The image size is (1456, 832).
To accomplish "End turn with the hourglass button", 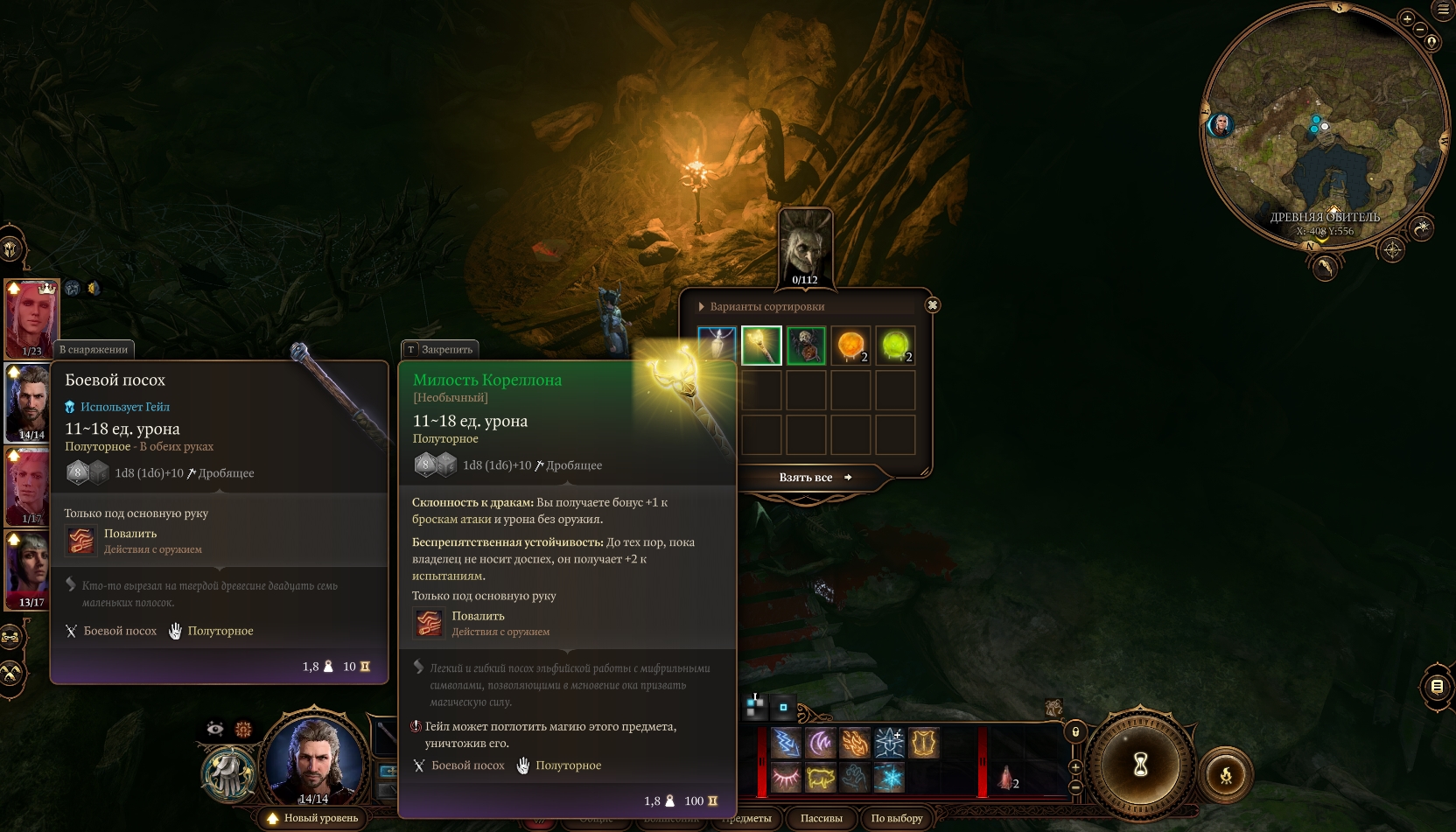I will click(x=1140, y=766).
